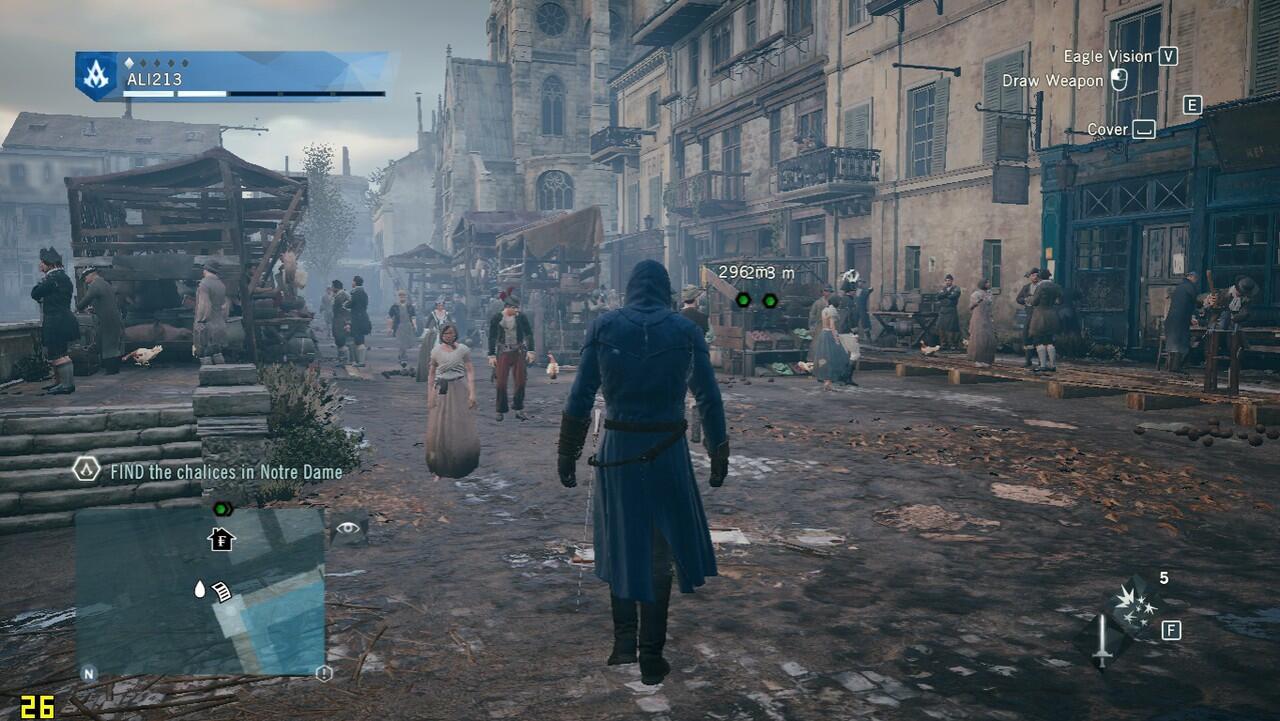This screenshot has width=1280, height=721.
Task: Click the north compass indicator on minimap
Action: (x=88, y=674)
